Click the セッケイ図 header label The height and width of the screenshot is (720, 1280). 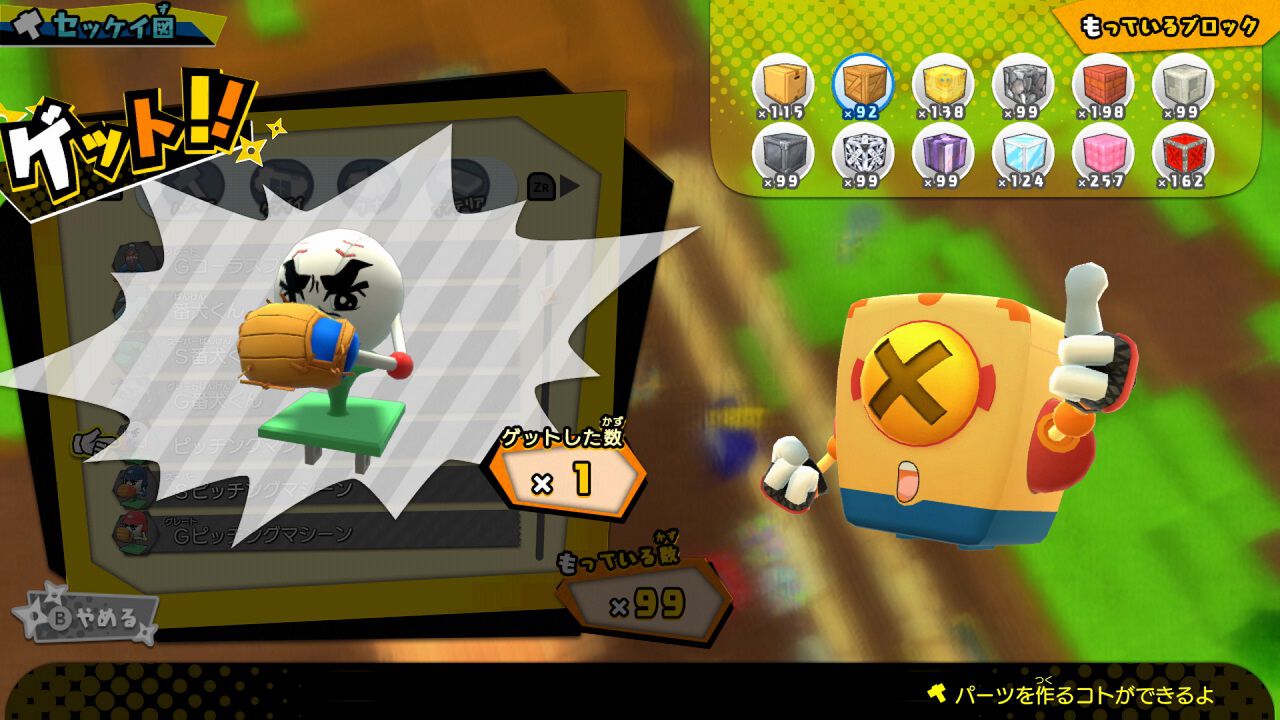(x=110, y=24)
